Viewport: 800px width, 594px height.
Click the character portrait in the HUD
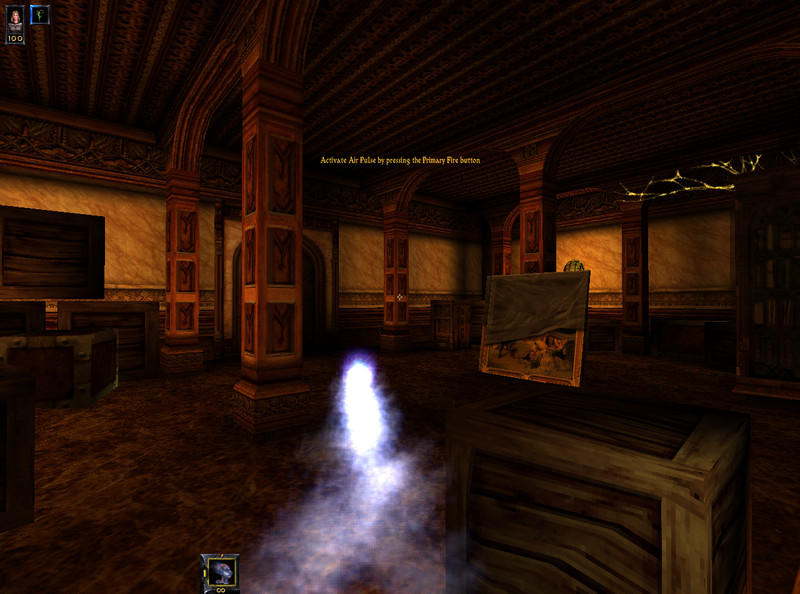pyautogui.click(x=15, y=18)
